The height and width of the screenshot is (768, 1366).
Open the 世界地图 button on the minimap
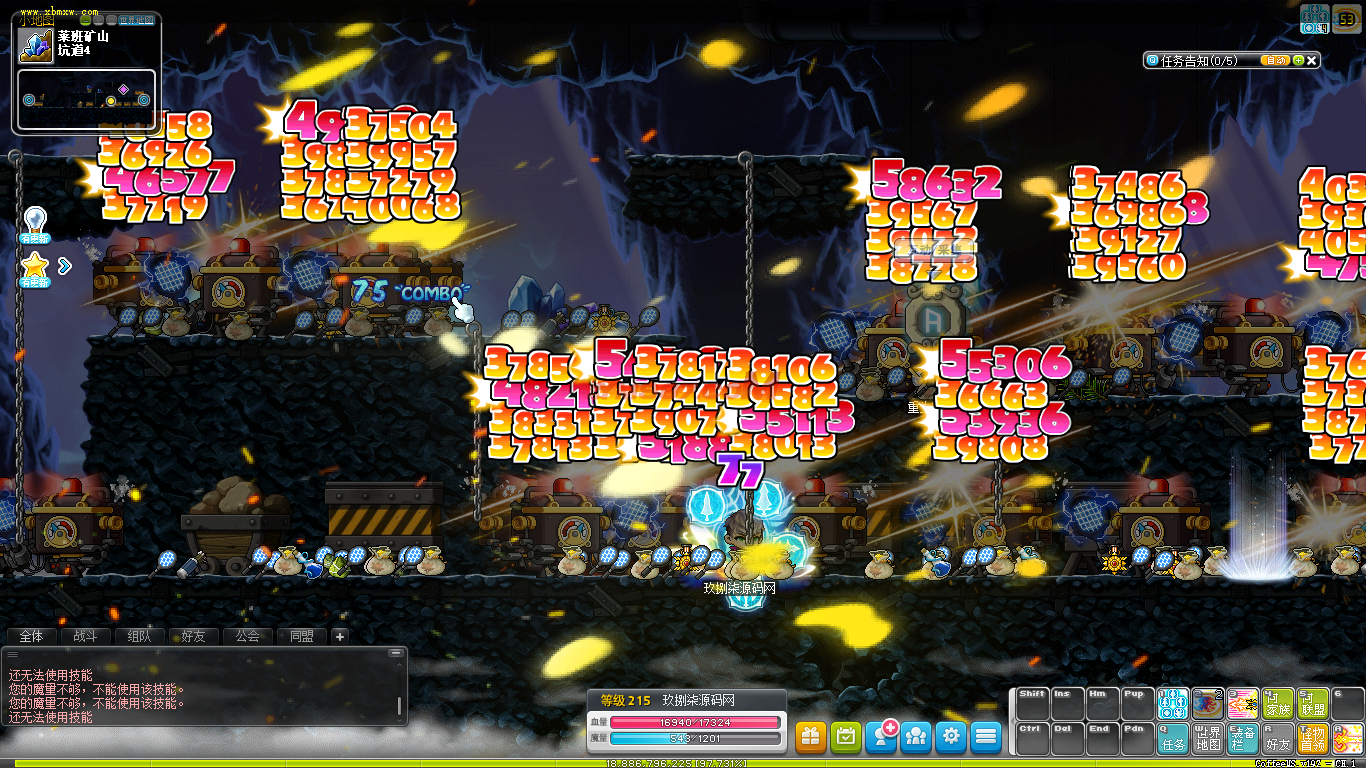(x=135, y=19)
